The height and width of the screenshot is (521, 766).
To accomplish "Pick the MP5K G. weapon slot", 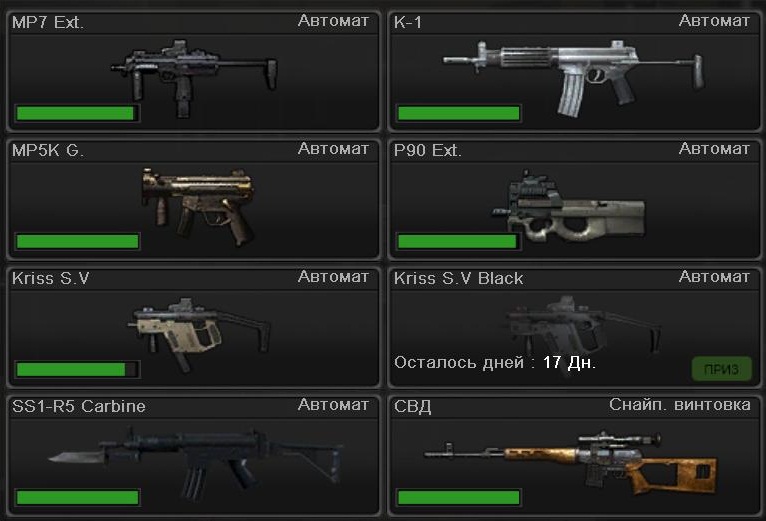I will pos(193,198).
